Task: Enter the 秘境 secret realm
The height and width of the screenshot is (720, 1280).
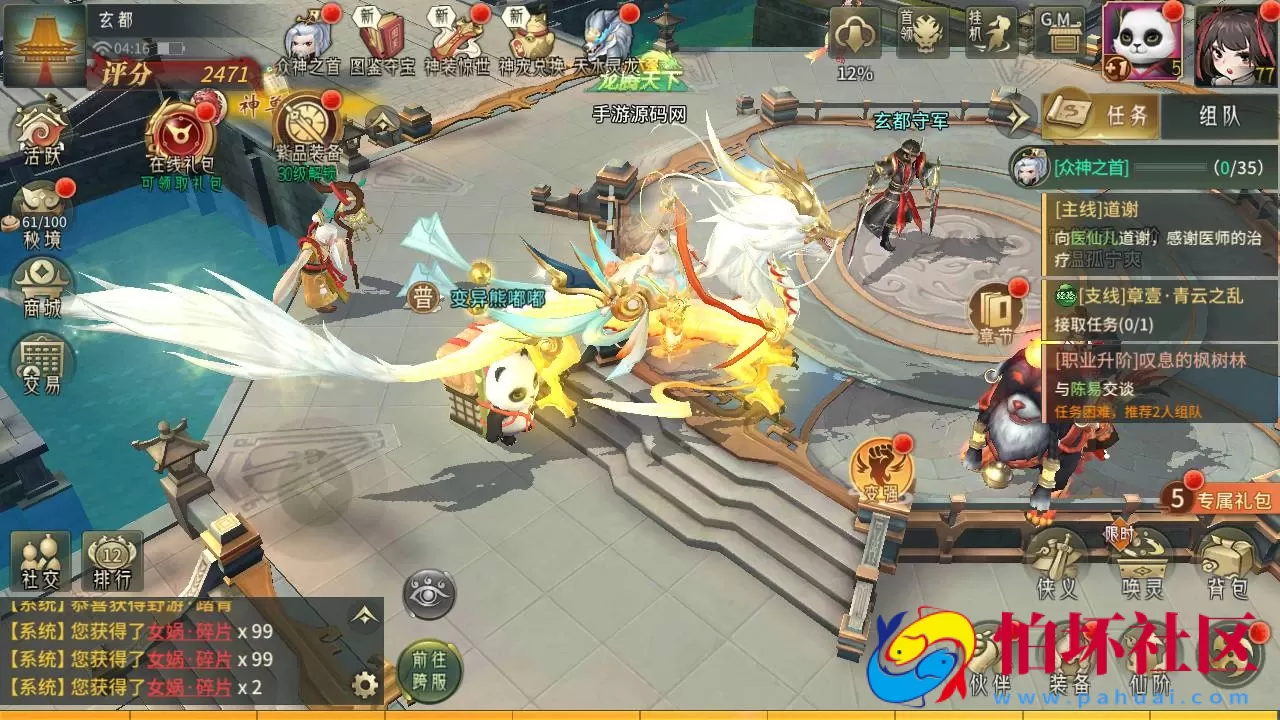Action: [x=42, y=213]
